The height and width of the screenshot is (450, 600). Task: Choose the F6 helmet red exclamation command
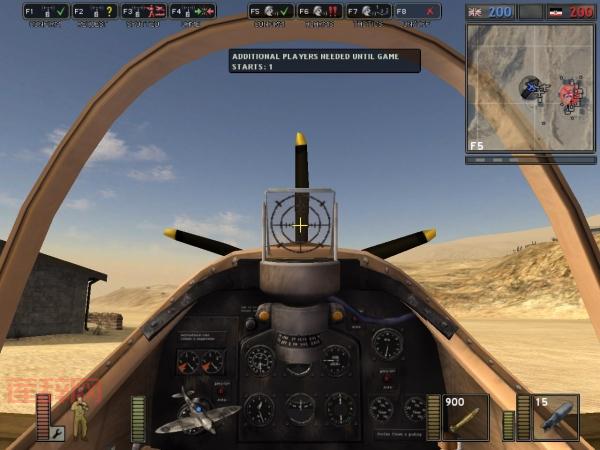pyautogui.click(x=320, y=11)
